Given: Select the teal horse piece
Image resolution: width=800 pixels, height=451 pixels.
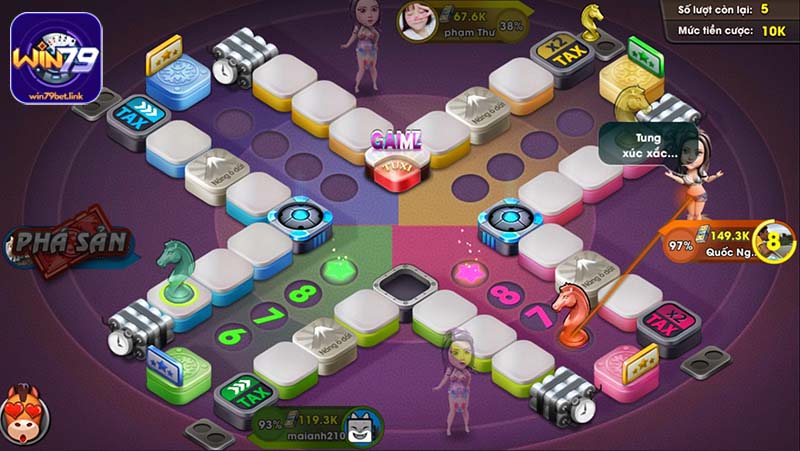Looking at the screenshot, I should point(176,270).
